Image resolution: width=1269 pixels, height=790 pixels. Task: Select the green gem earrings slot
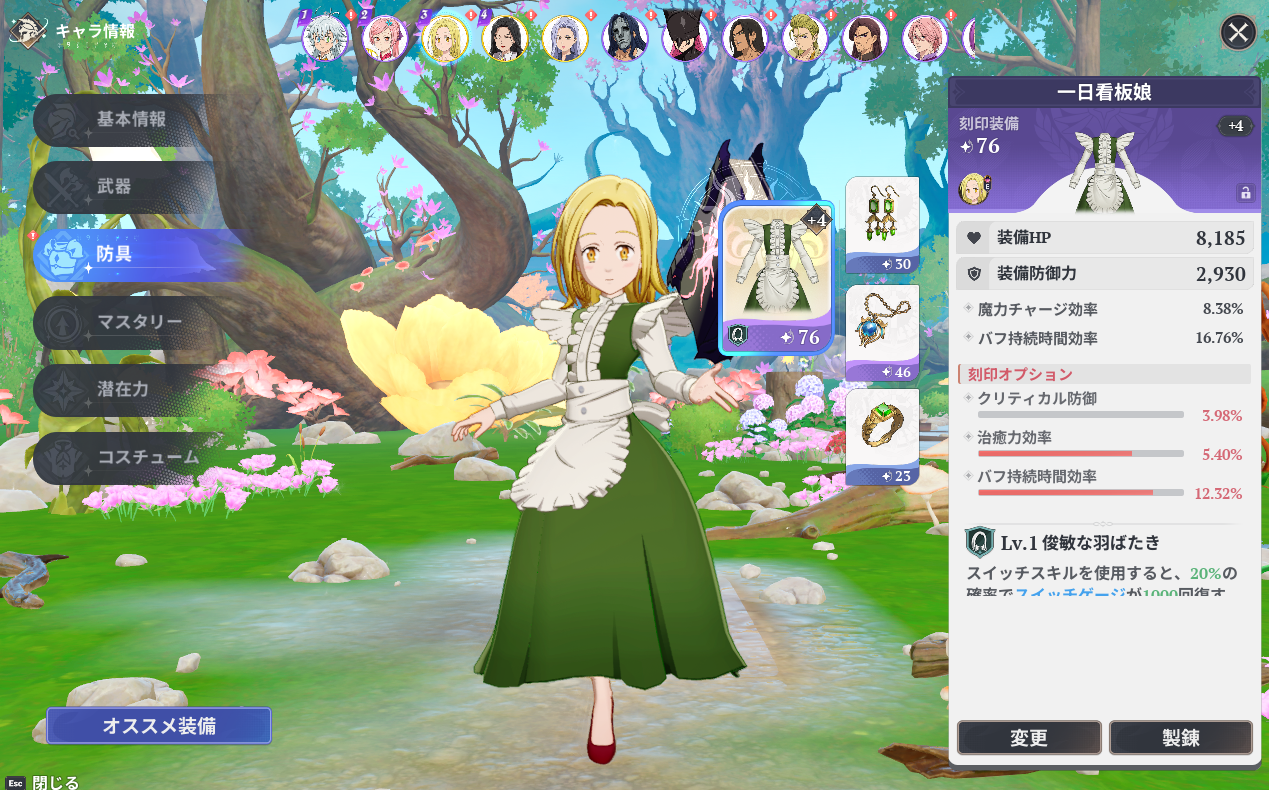click(882, 224)
